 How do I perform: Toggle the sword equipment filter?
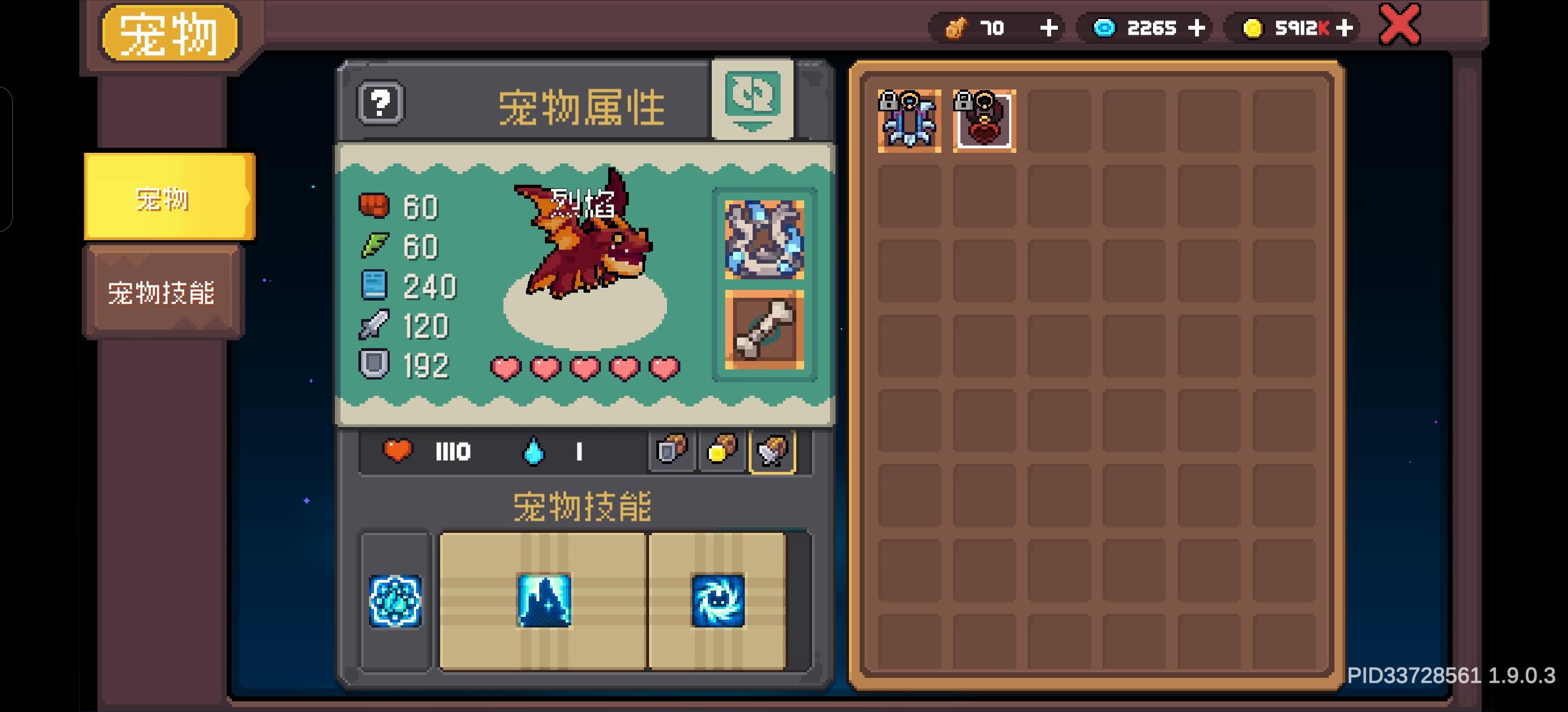773,452
